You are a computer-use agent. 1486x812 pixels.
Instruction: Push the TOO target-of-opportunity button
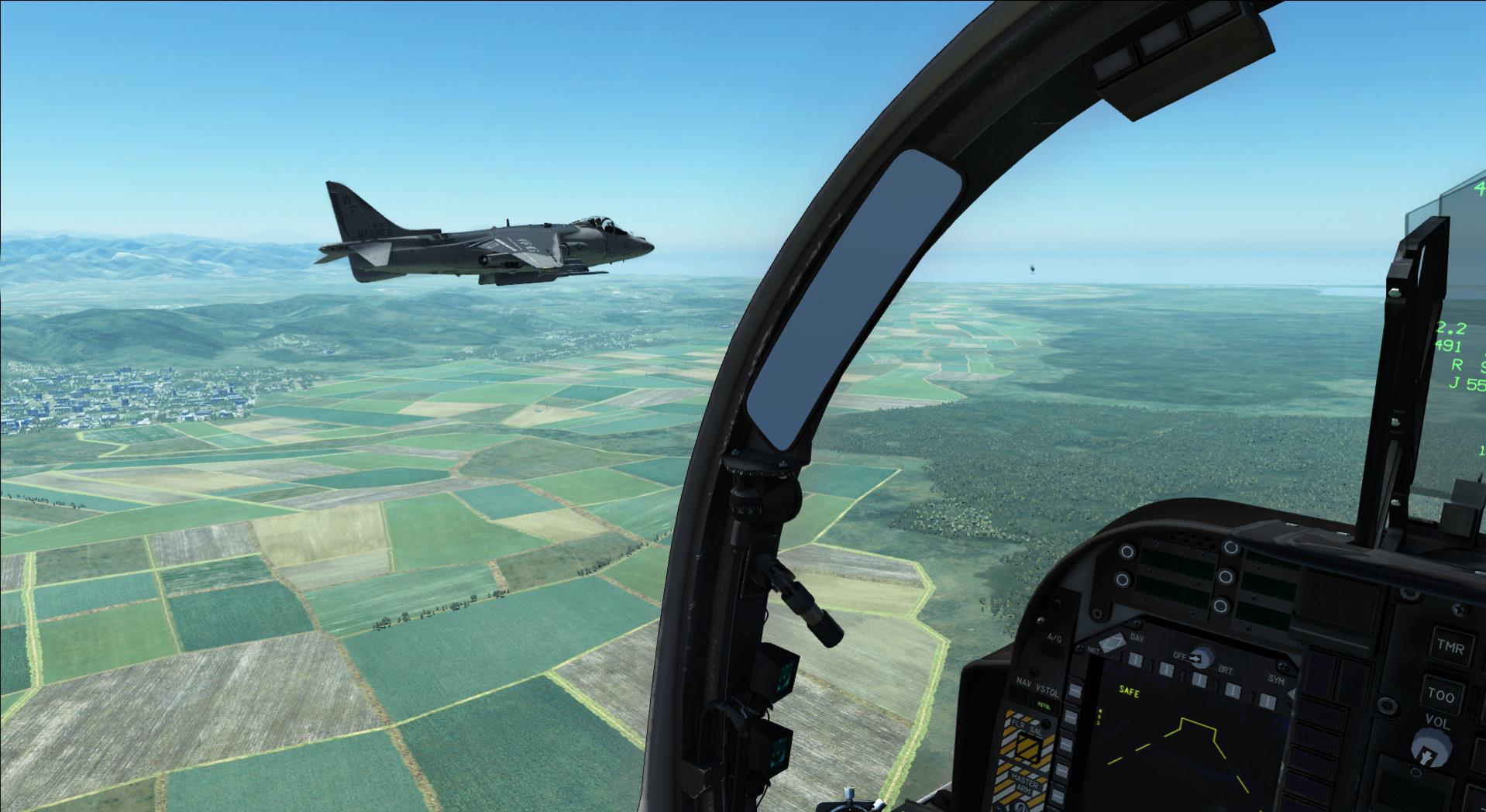tap(1442, 694)
